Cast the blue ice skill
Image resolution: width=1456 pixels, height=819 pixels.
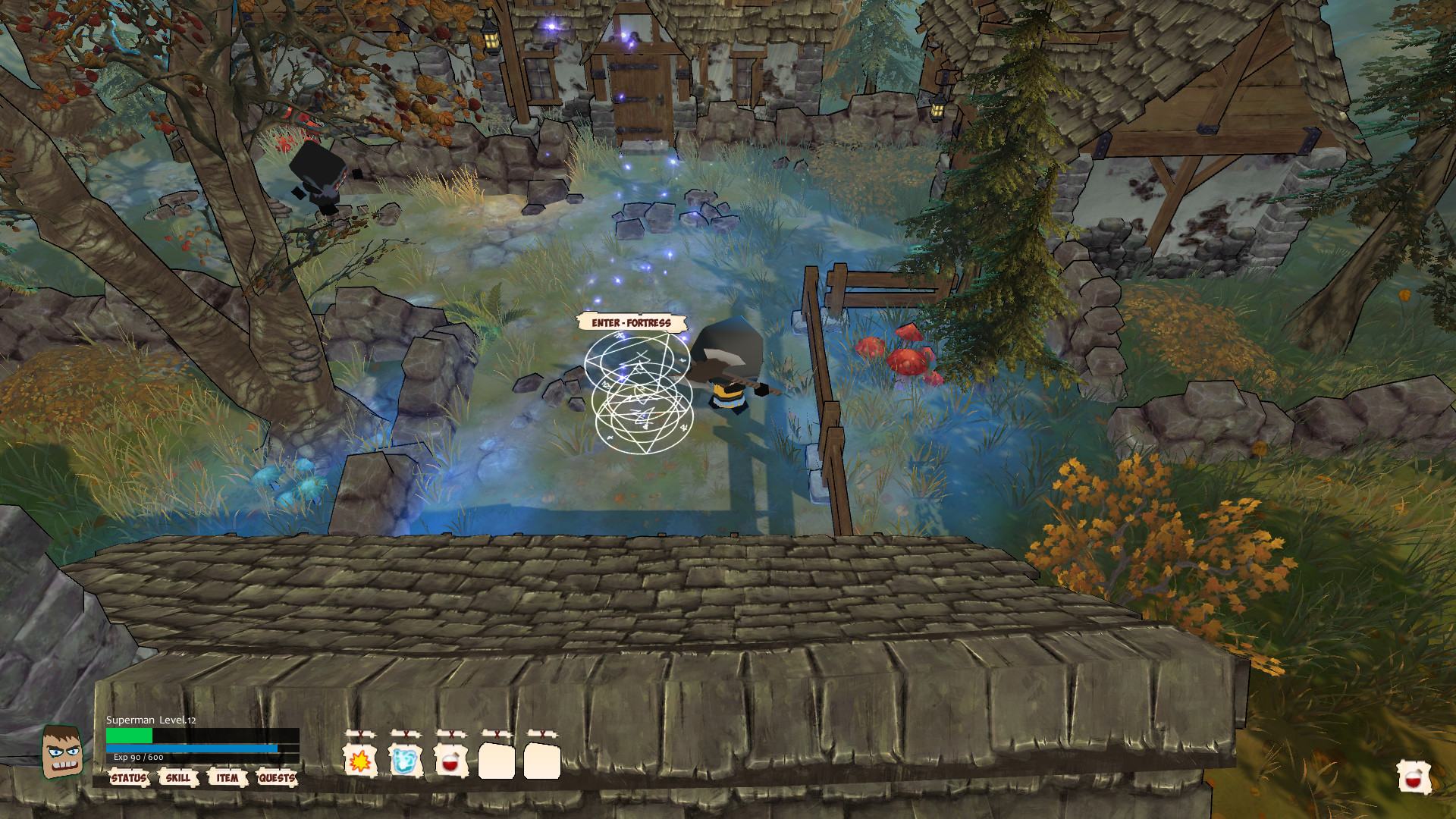tap(405, 760)
